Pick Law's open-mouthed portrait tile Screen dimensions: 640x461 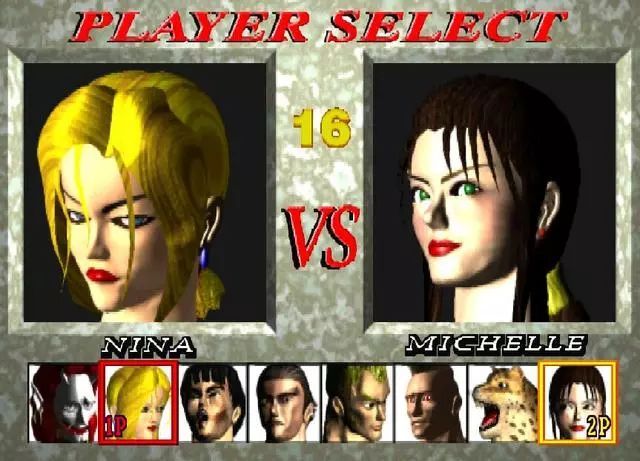(212, 402)
